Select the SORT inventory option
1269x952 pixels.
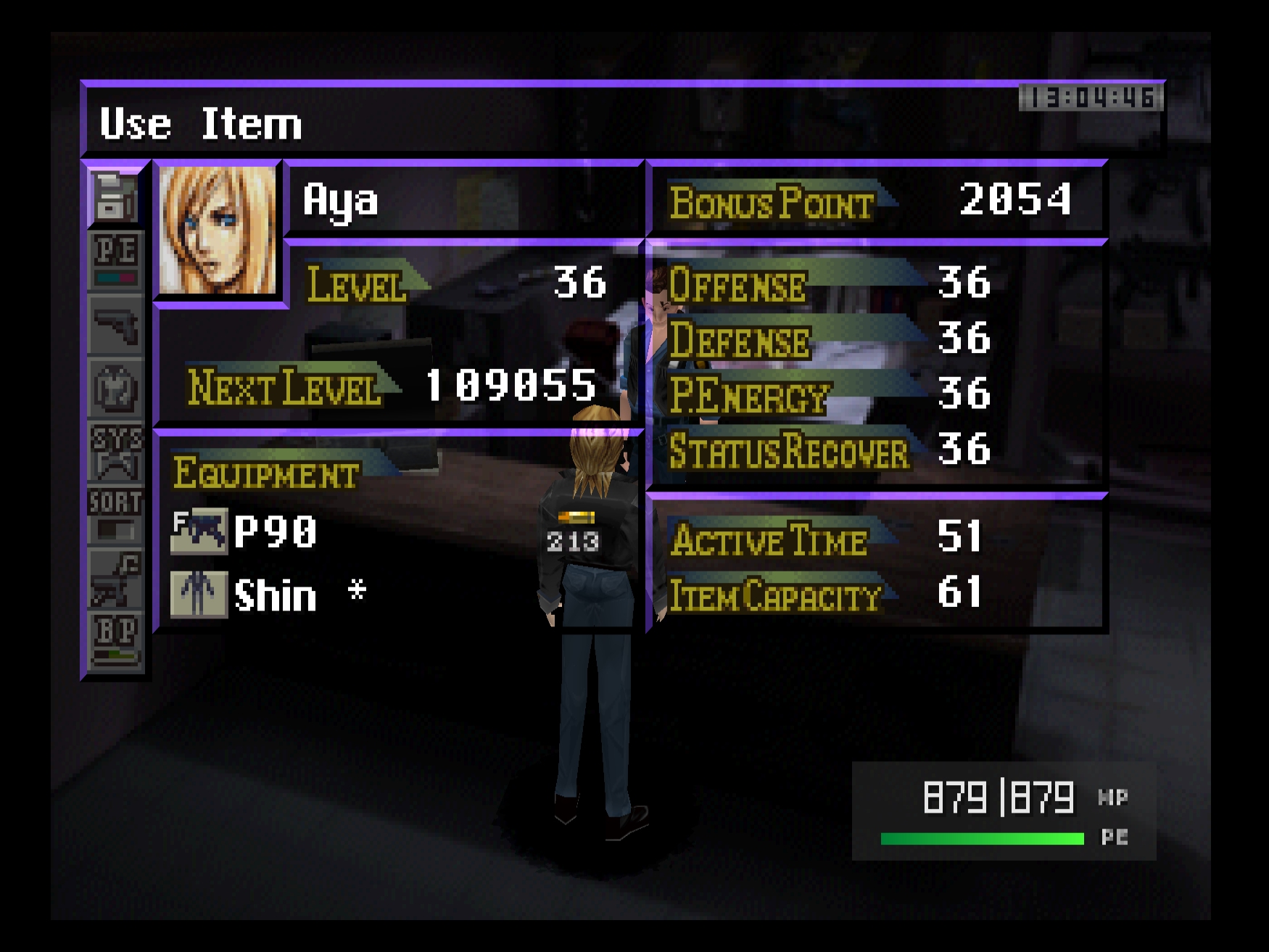point(115,515)
